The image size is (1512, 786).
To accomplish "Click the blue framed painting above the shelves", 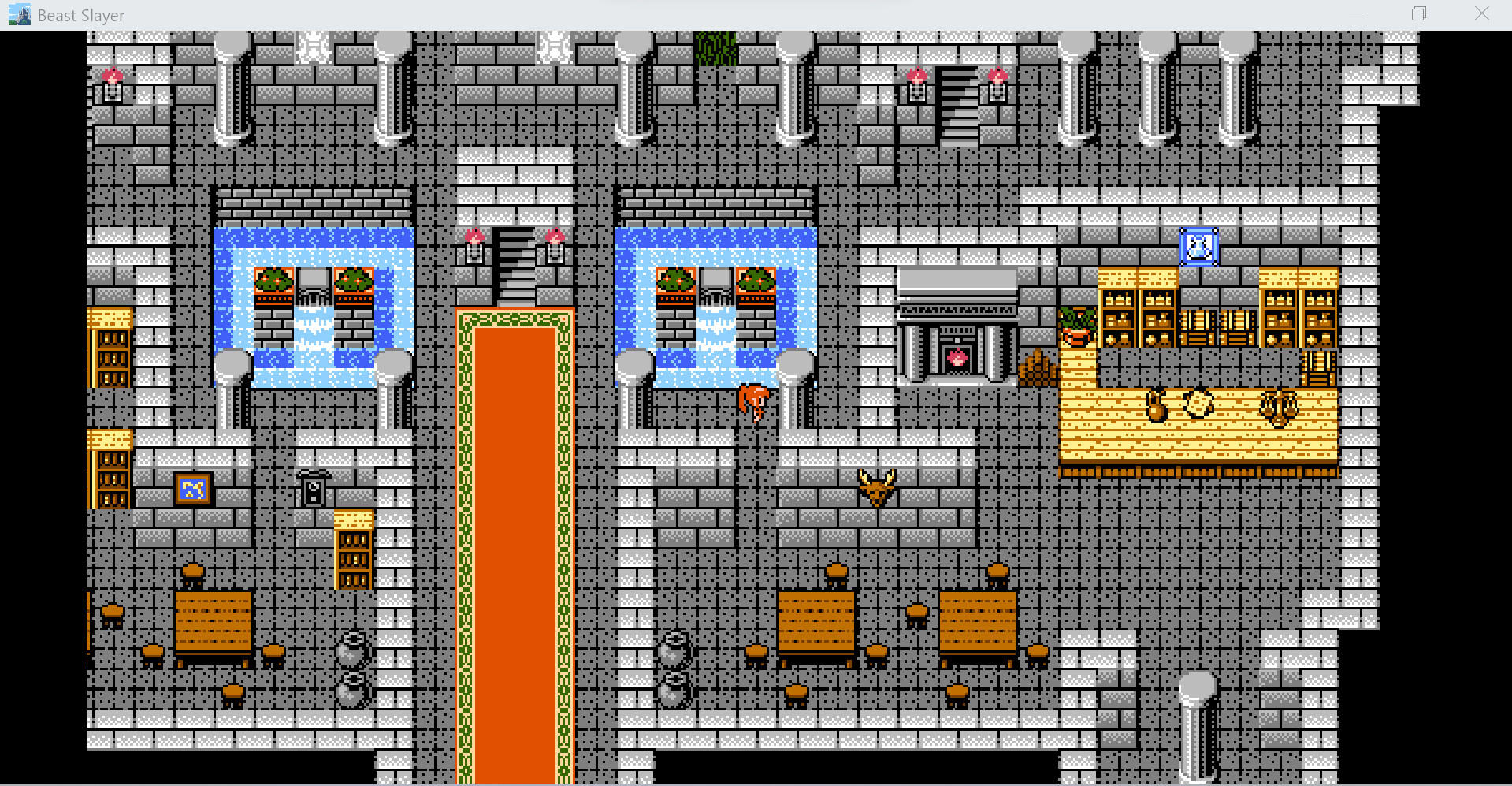I will 1198,246.
